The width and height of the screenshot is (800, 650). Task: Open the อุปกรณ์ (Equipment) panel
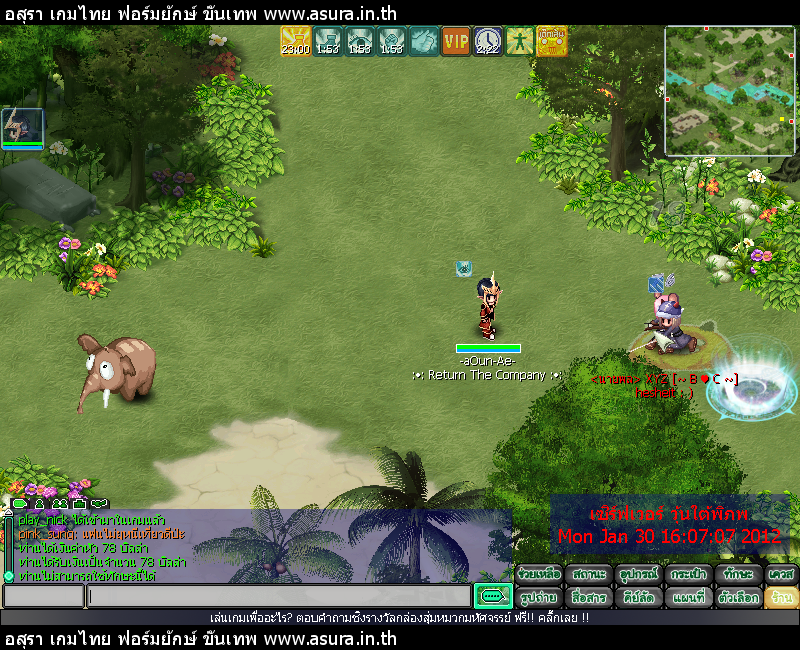click(636, 575)
